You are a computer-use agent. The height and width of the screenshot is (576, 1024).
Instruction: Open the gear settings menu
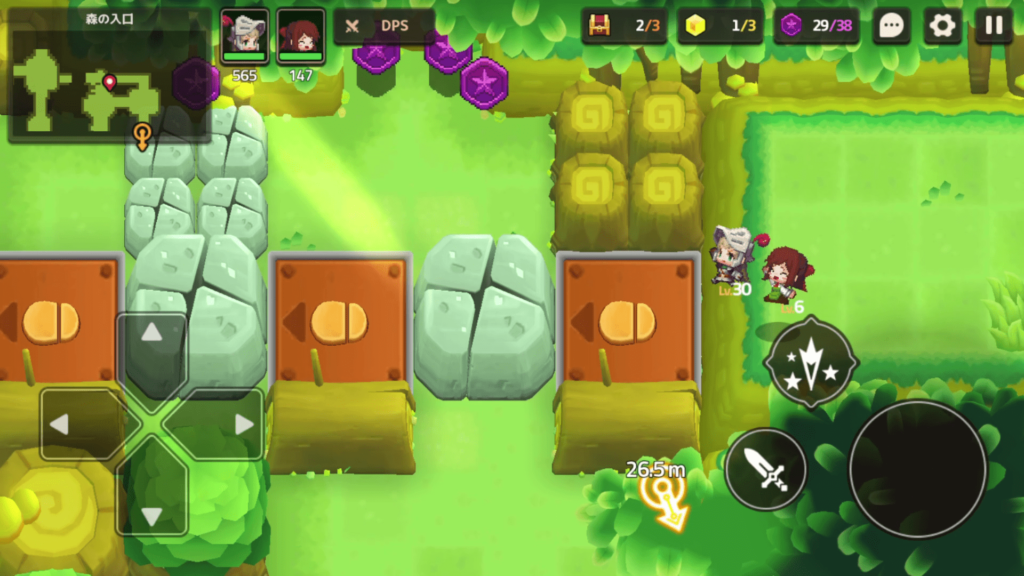coord(942,26)
